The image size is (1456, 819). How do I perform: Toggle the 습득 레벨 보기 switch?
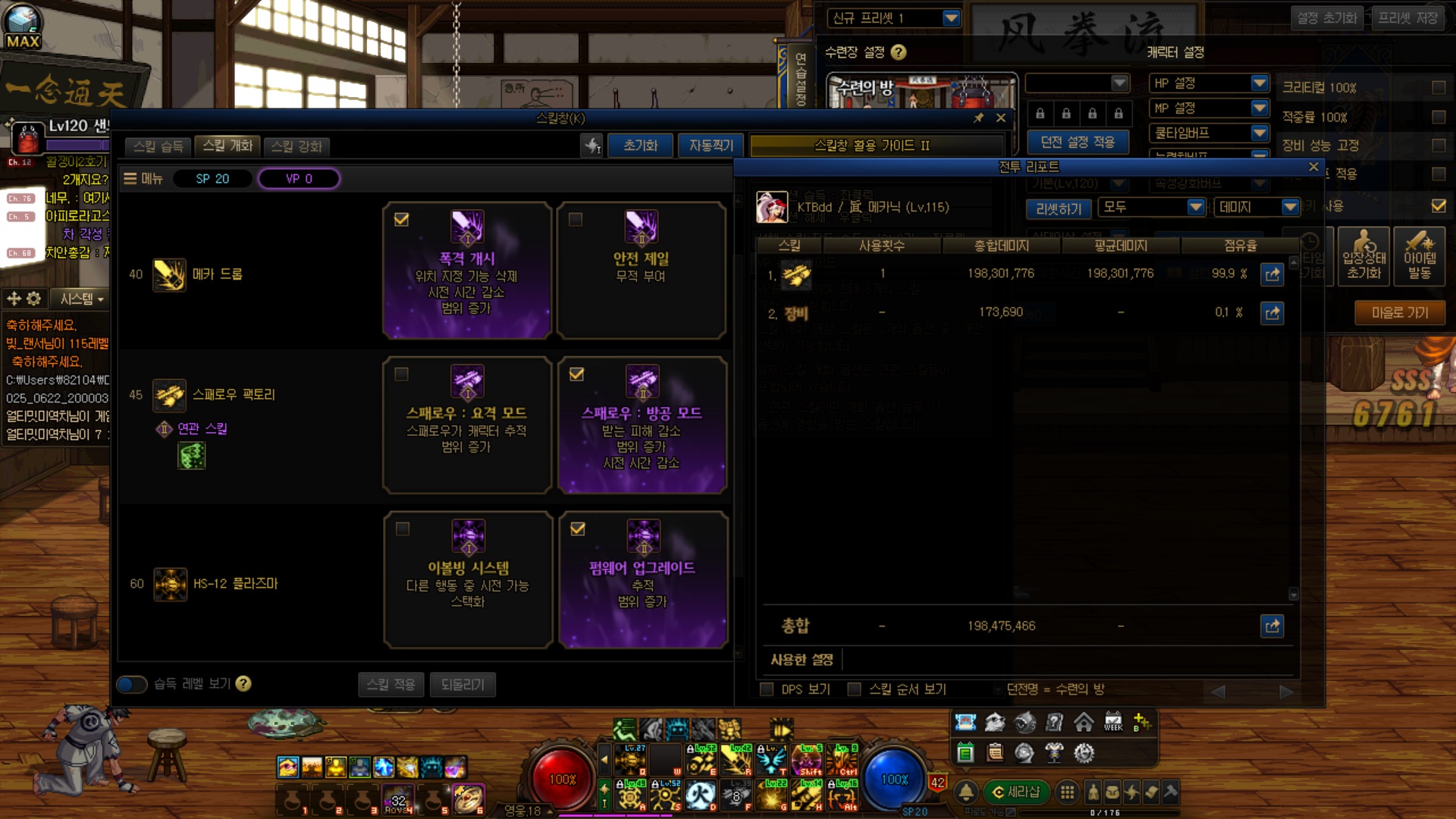[131, 684]
